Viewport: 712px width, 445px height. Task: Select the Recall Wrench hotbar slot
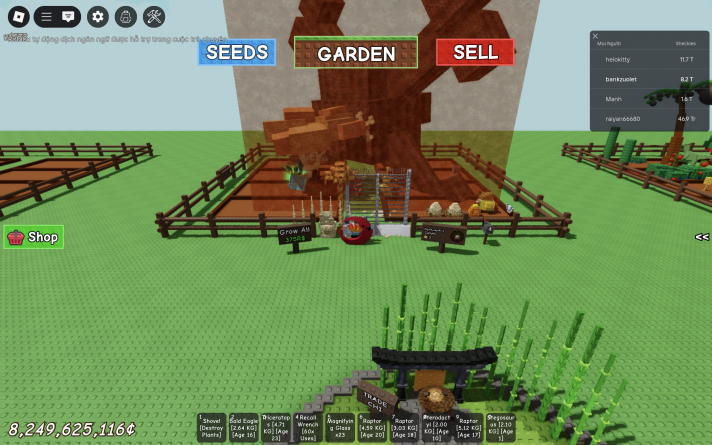coord(308,427)
